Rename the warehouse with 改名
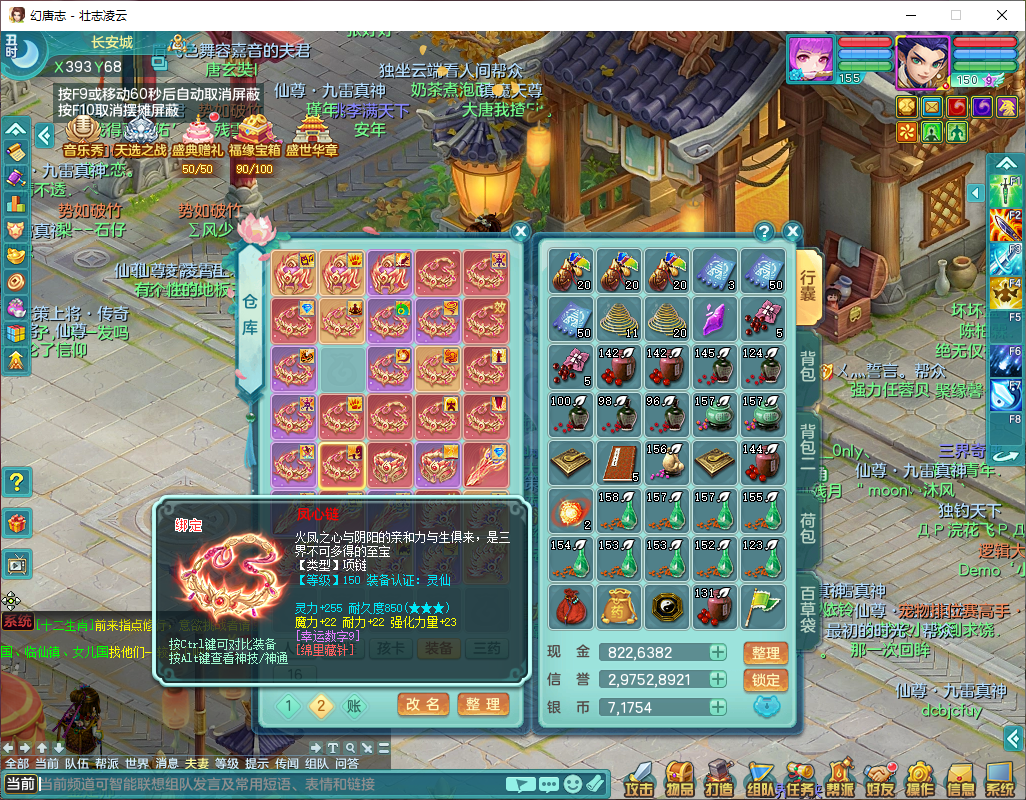The width and height of the screenshot is (1026, 800). (422, 704)
